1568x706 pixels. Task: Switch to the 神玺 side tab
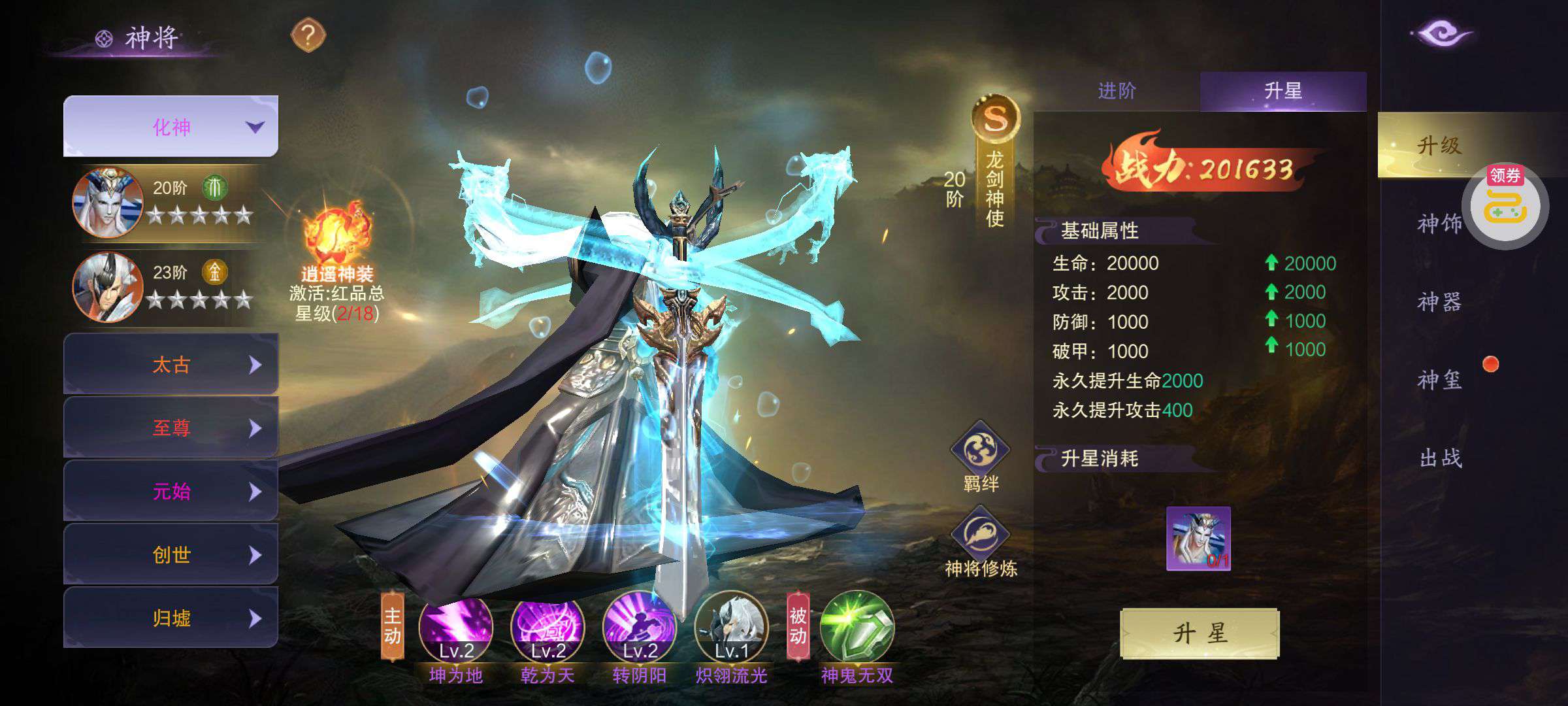[1439, 380]
